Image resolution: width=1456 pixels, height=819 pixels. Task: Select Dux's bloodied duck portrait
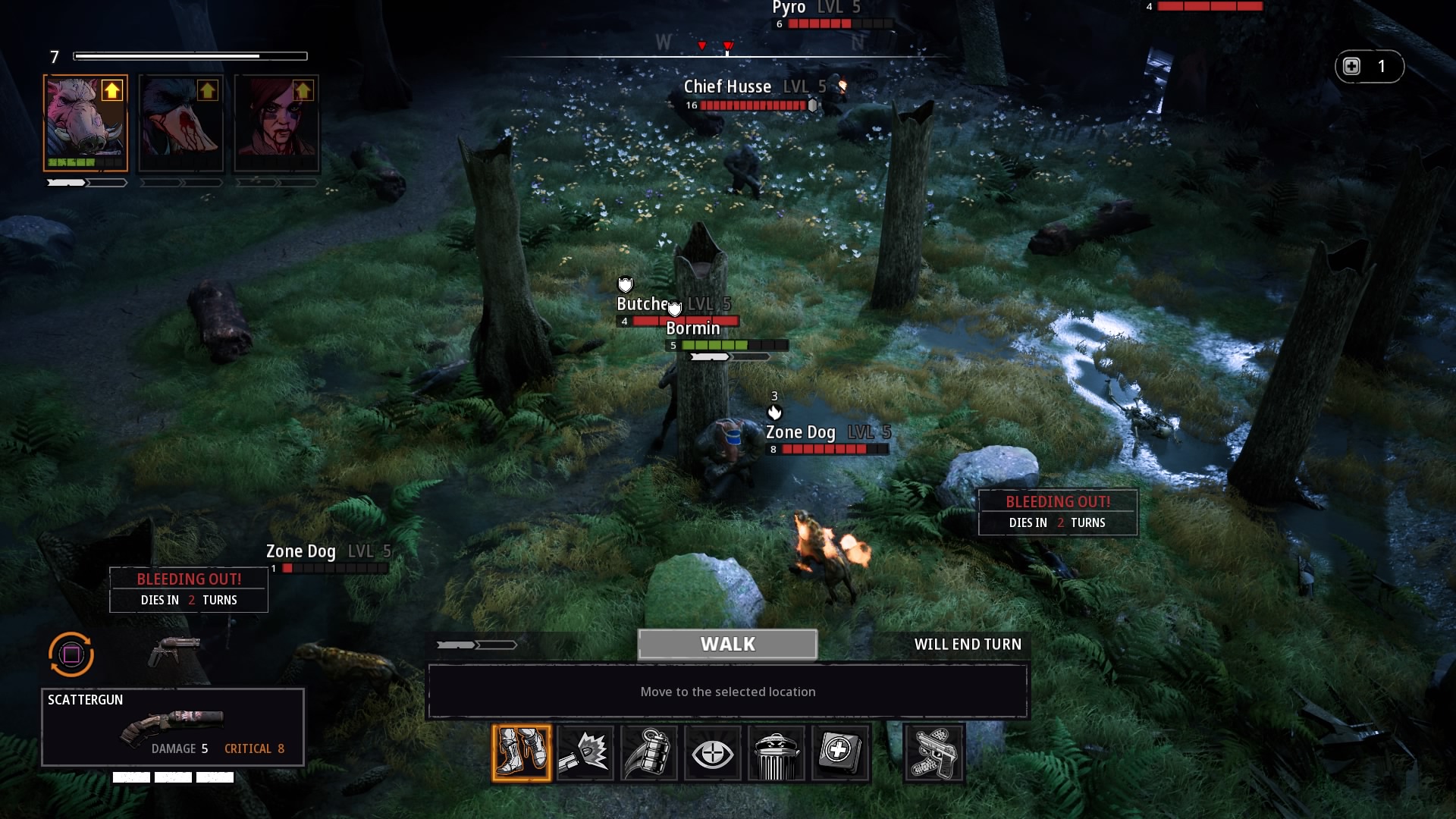[180, 123]
